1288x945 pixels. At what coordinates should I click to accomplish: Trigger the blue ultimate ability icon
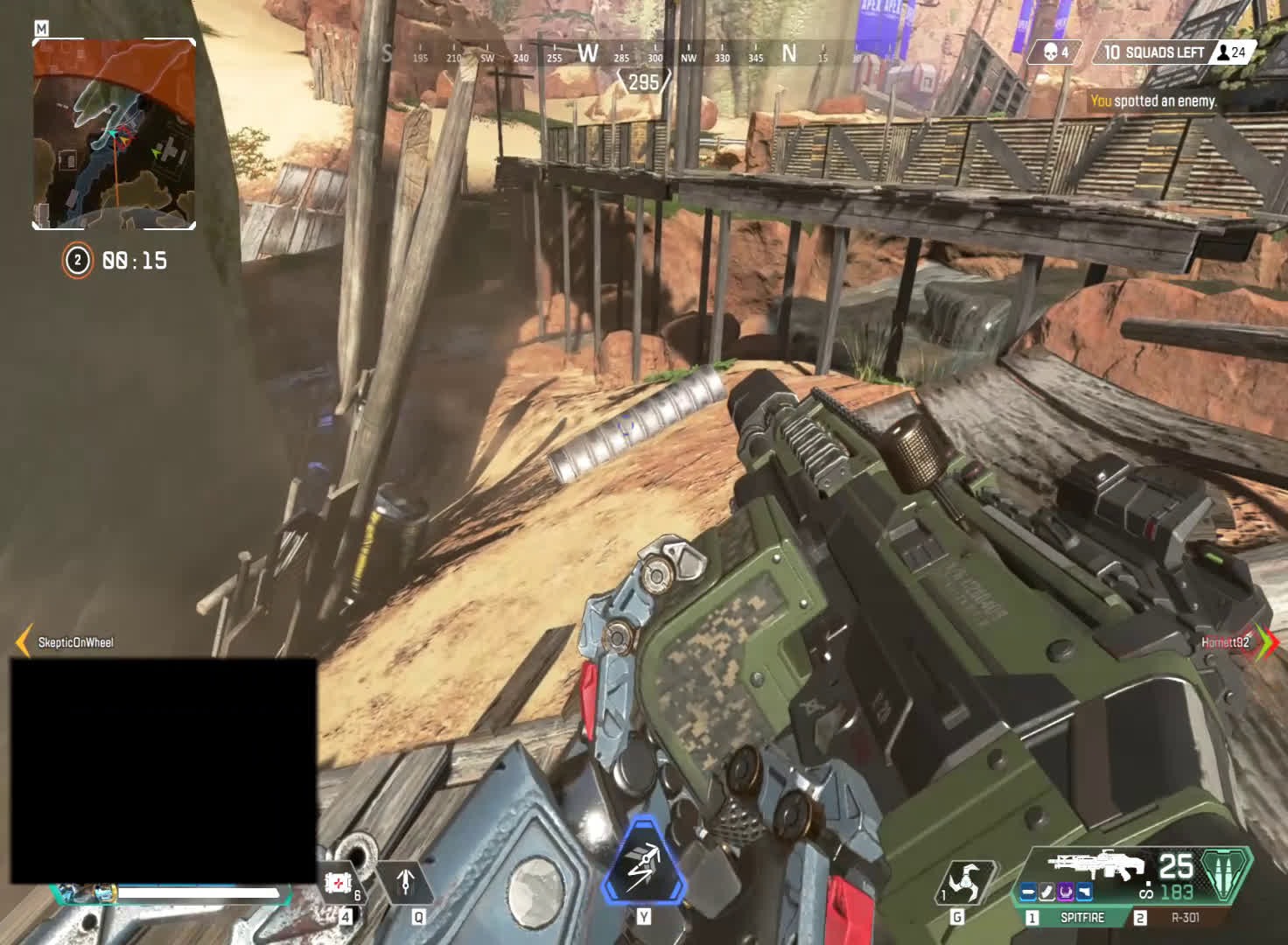pyautogui.click(x=644, y=862)
